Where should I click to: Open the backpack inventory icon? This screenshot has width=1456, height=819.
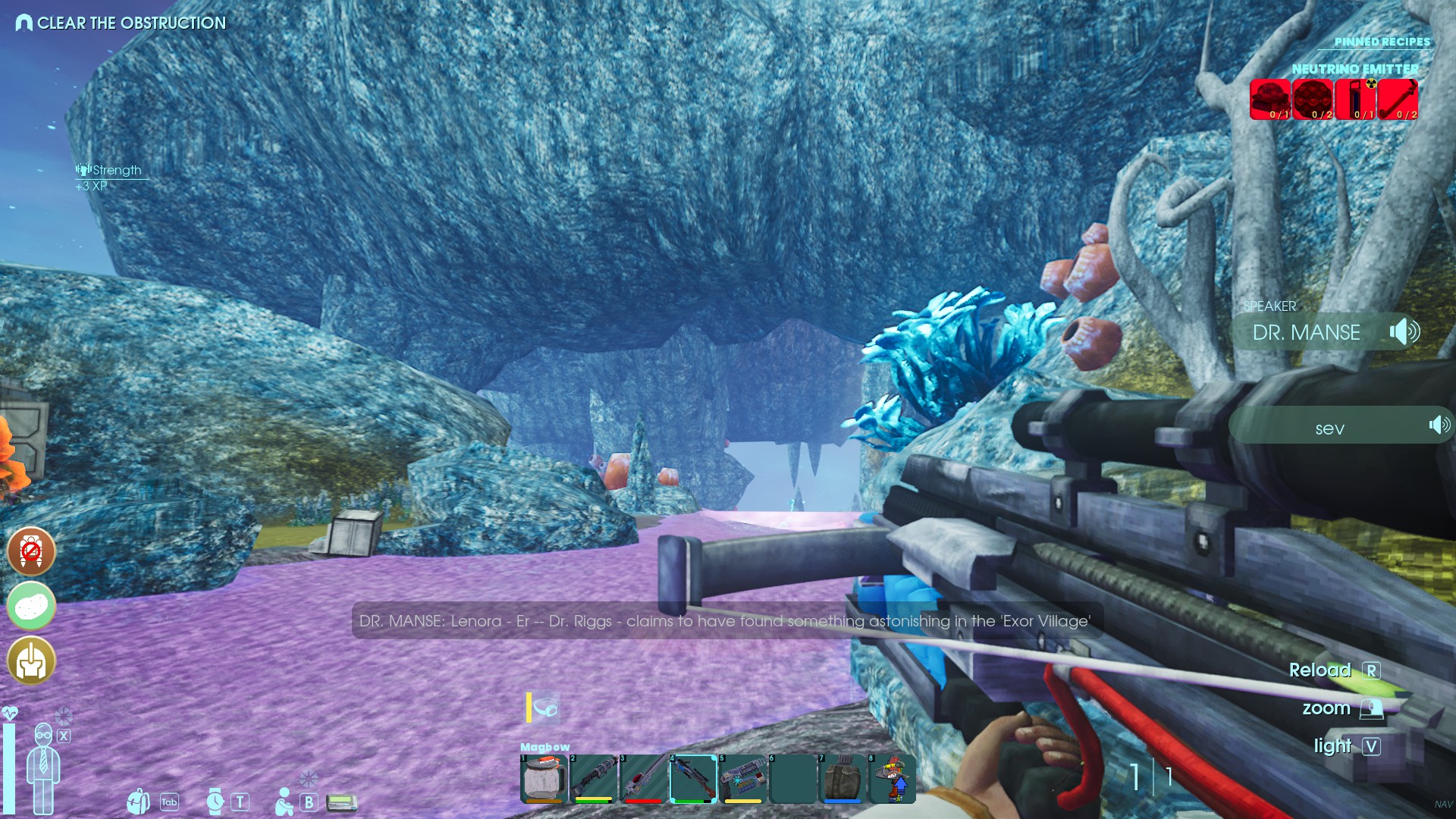pyautogui.click(x=138, y=802)
